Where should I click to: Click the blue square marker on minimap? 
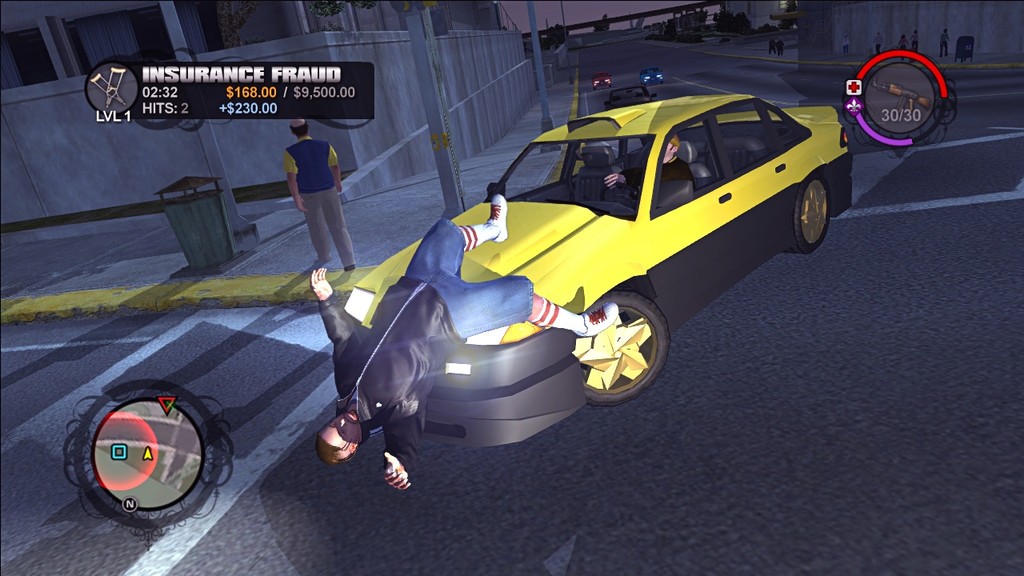(x=119, y=452)
